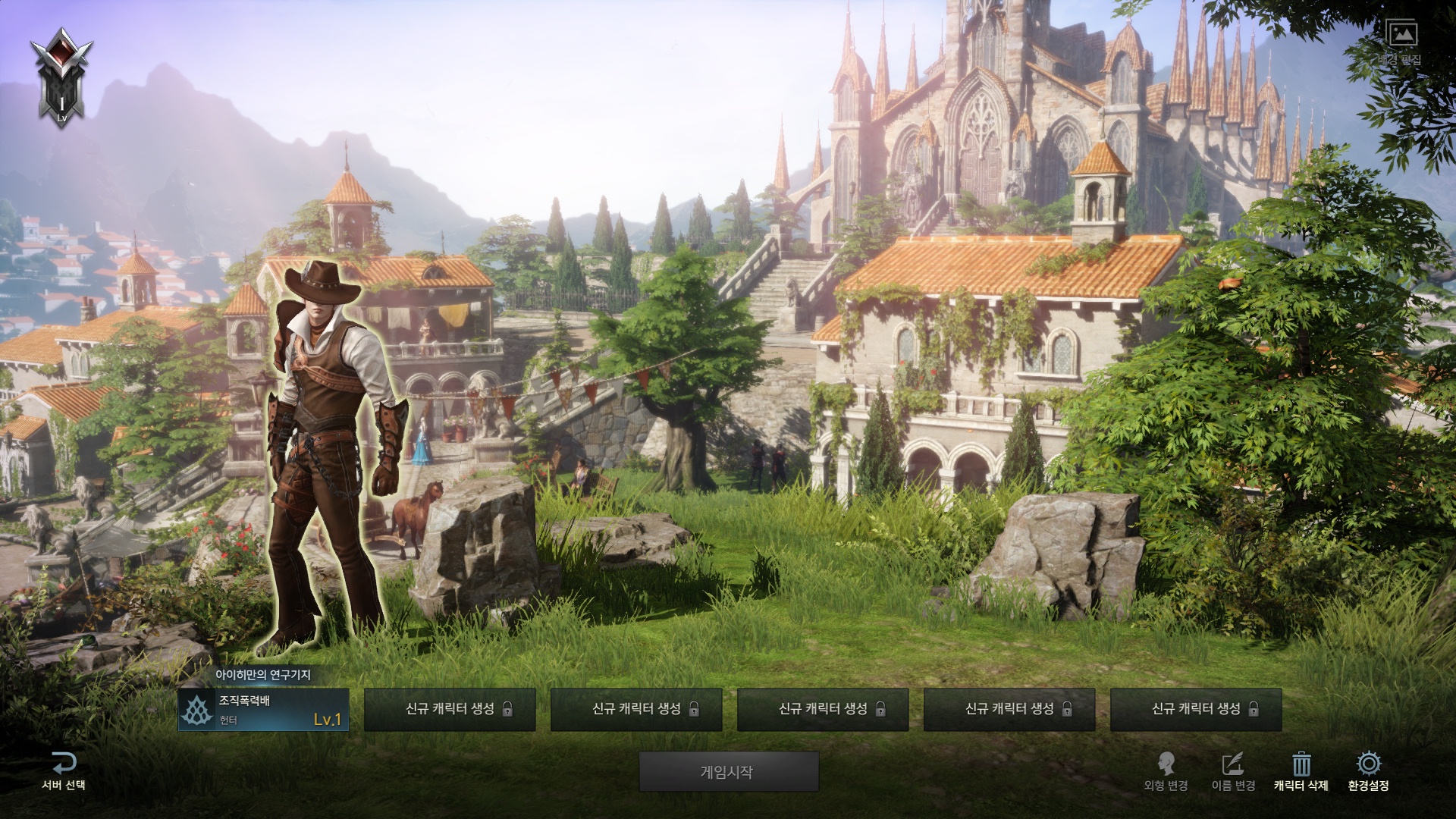Go back to 서버 선택 server selection

(64, 771)
